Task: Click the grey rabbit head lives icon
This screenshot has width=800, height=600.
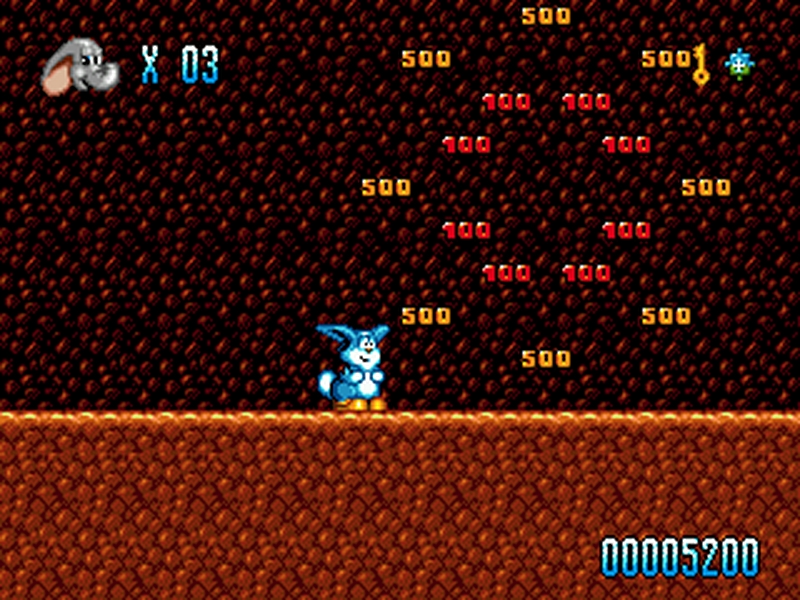Action: coord(77,66)
